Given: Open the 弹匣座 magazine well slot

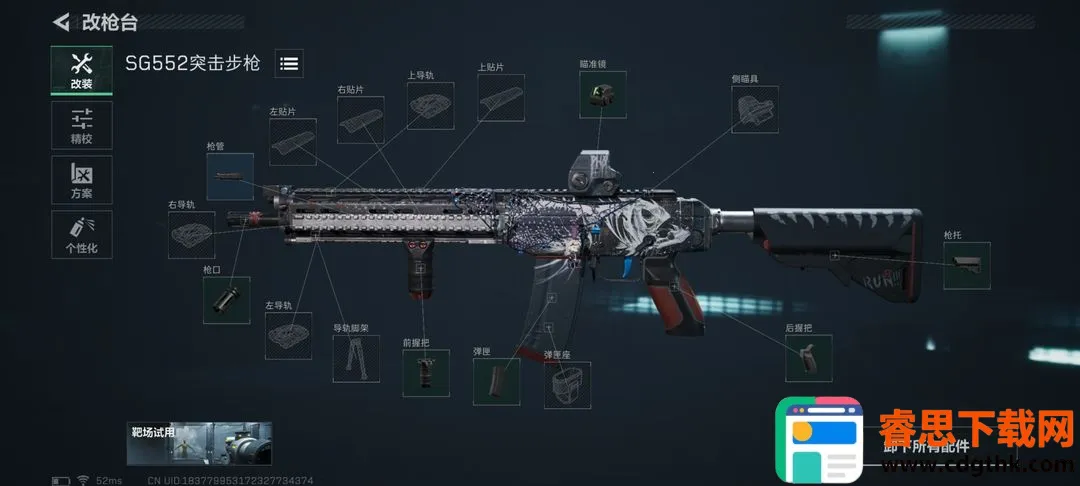Looking at the screenshot, I should [x=567, y=385].
